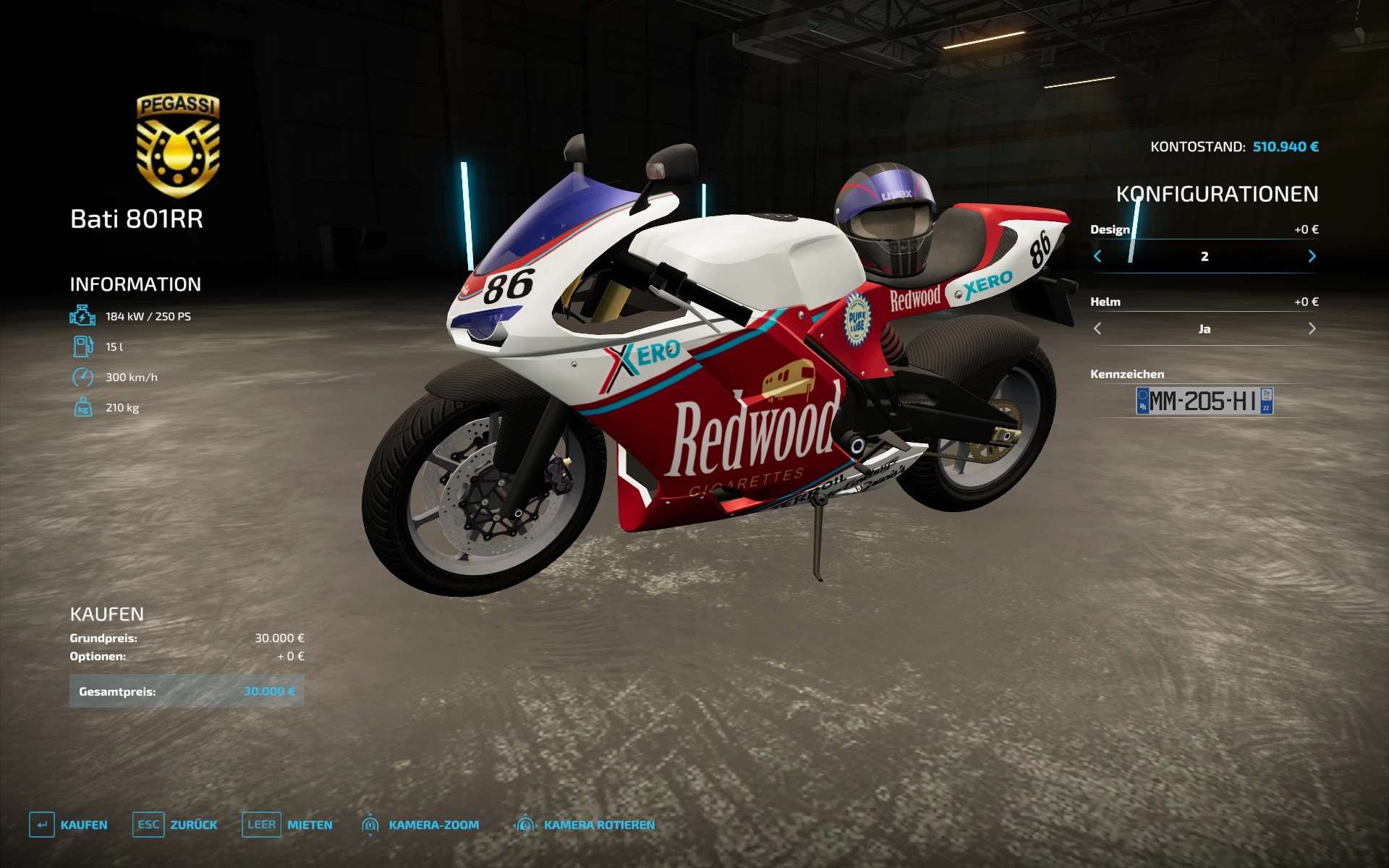Go back with the Zurück button
Screen dimensions: 1389x868
(175, 825)
